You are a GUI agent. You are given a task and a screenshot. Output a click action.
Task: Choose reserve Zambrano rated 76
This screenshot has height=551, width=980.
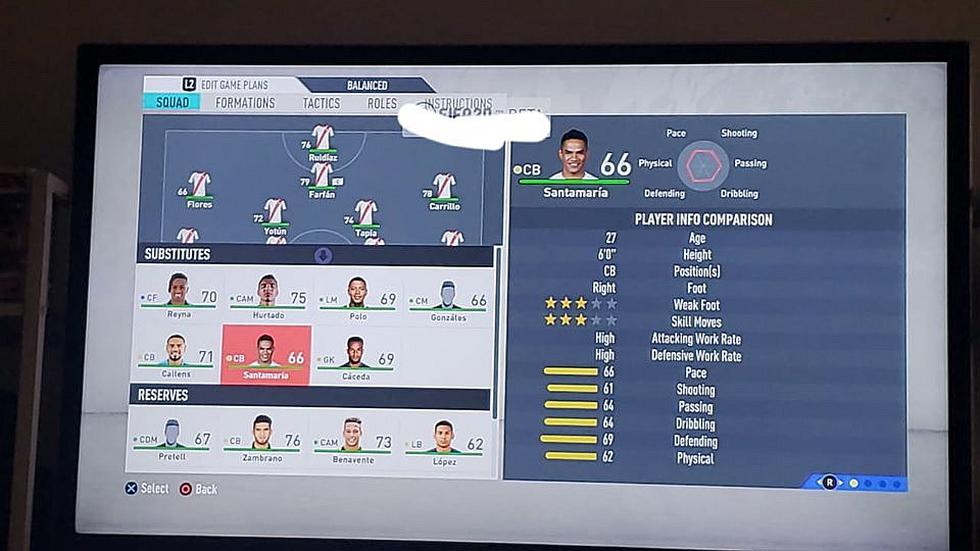pos(262,439)
